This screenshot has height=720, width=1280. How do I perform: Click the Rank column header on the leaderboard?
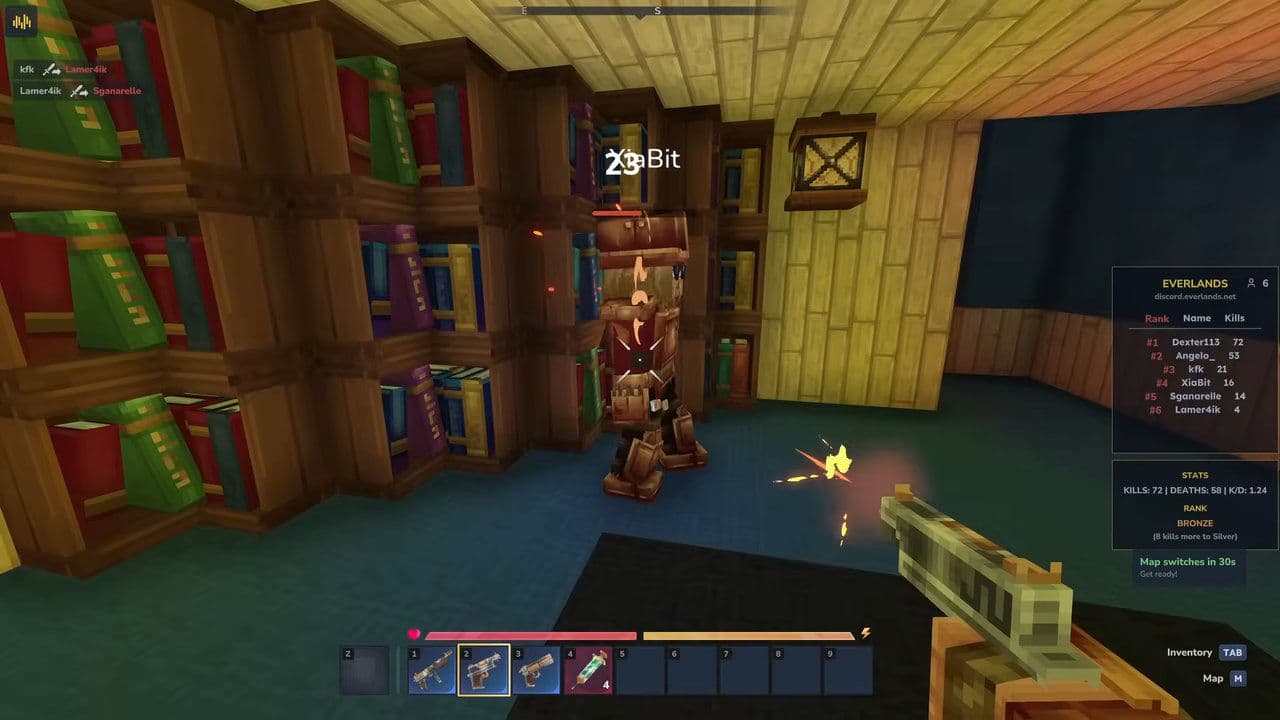(x=1155, y=318)
